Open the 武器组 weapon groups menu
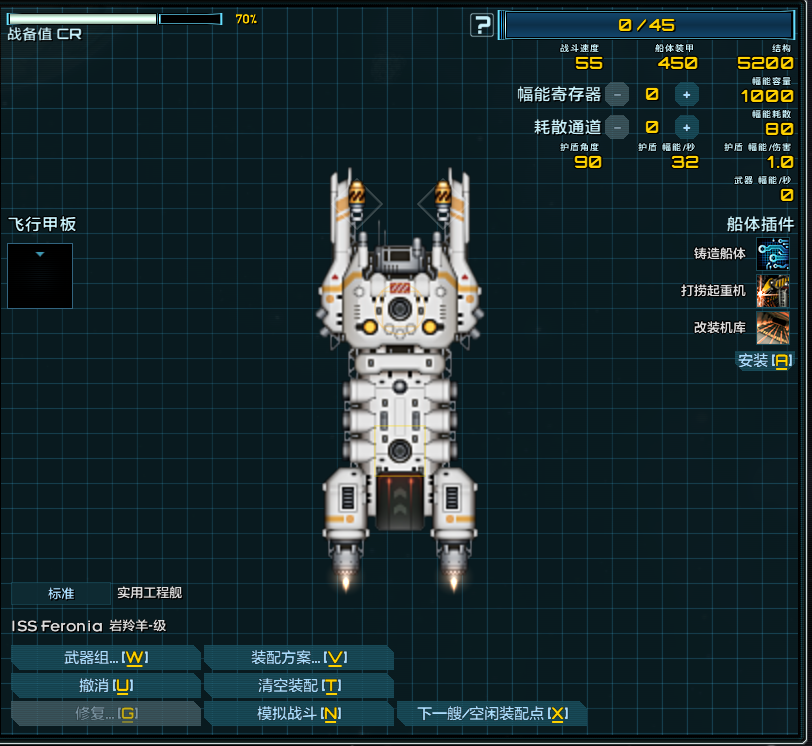The width and height of the screenshot is (812, 746). pyautogui.click(x=106, y=657)
